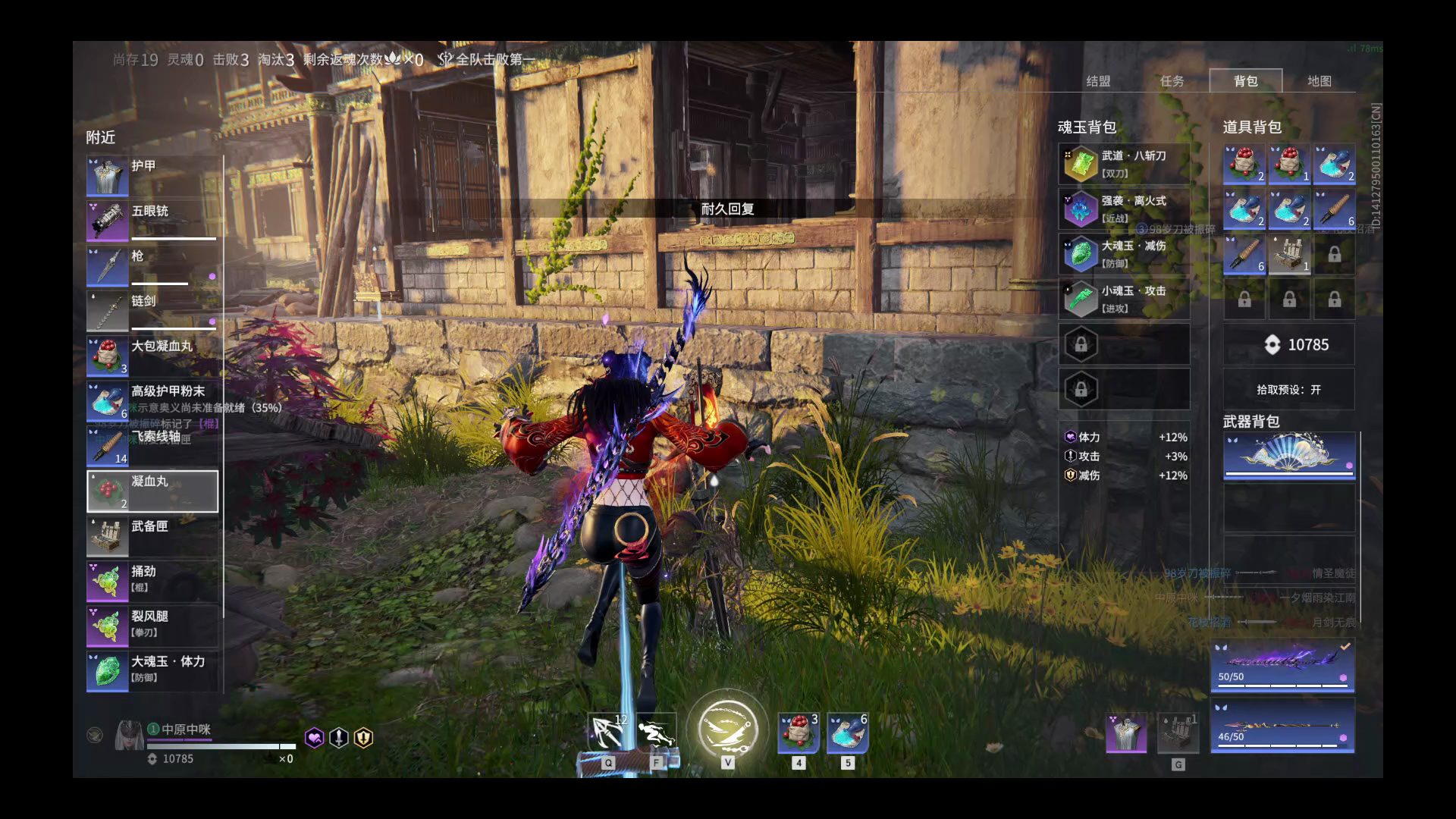This screenshot has height=819, width=1456.
Task: Select the 武备匣 chest in item bag
Action: [1288, 254]
